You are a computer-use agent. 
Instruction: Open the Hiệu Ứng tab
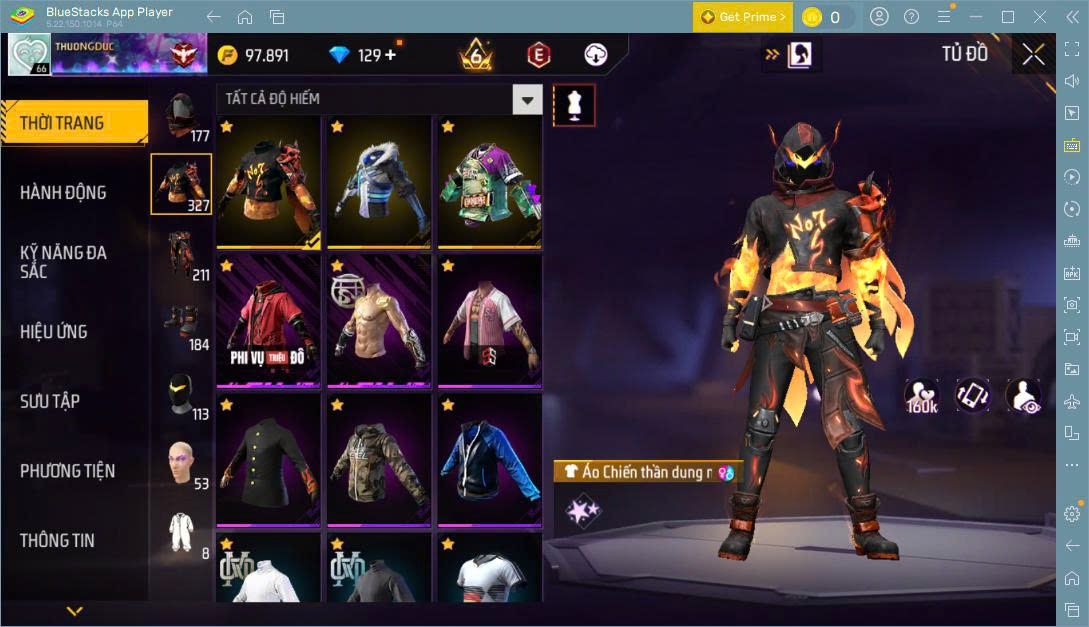53,331
